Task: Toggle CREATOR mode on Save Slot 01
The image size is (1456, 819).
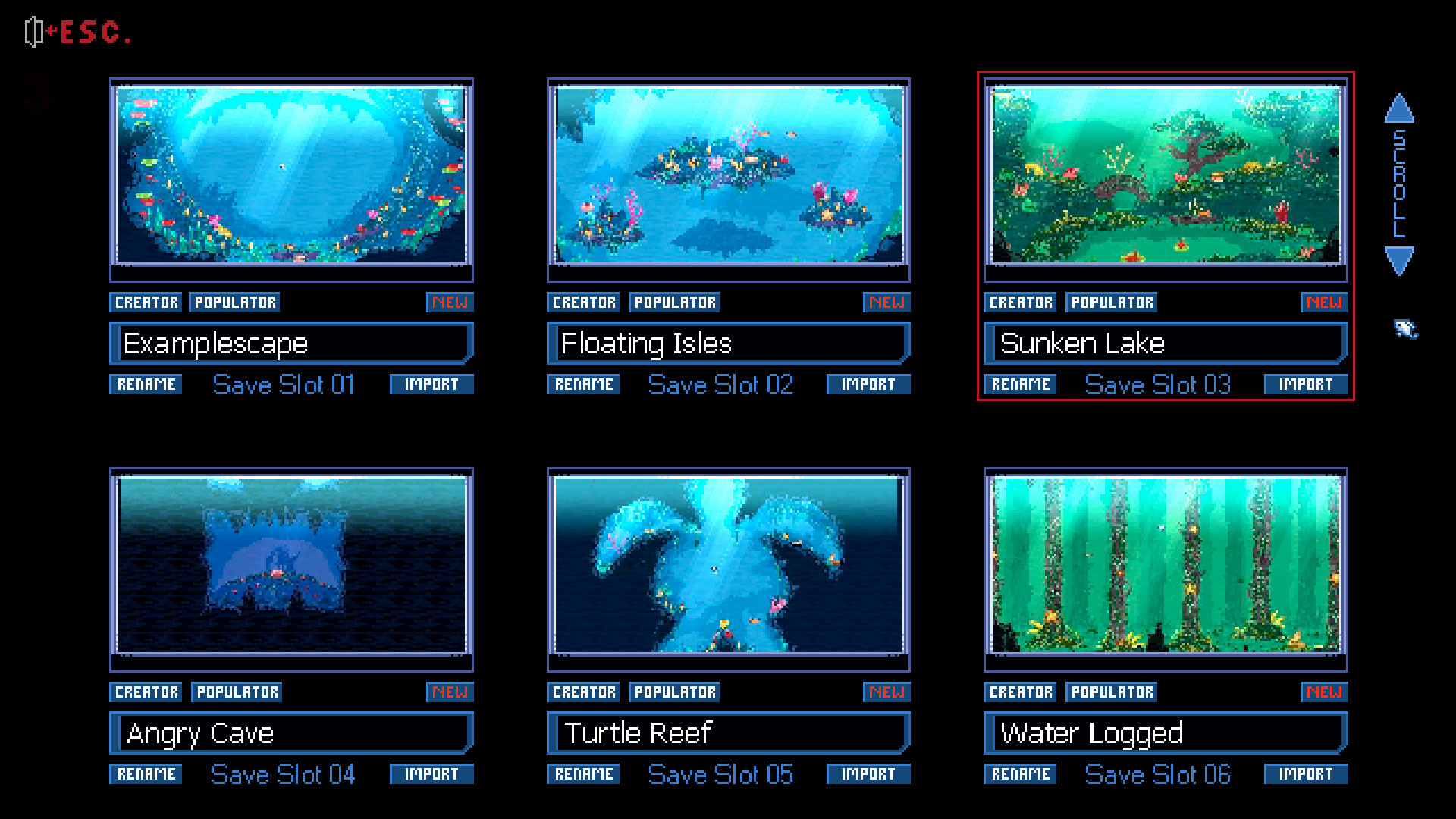Action: coord(146,302)
